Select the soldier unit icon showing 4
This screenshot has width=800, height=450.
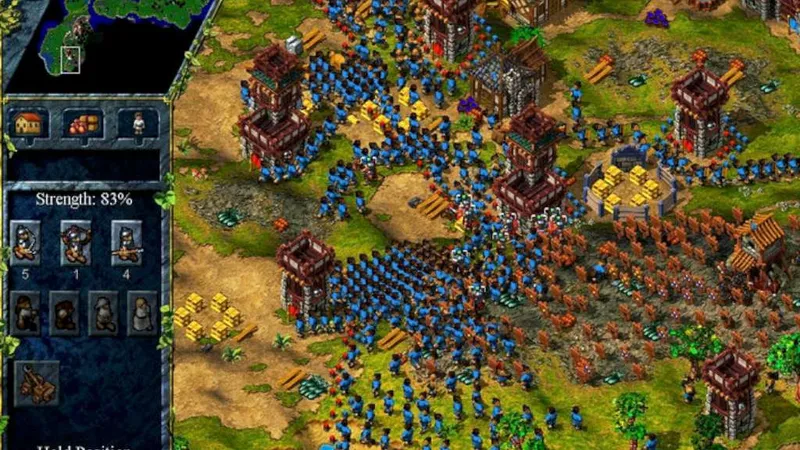tap(125, 242)
